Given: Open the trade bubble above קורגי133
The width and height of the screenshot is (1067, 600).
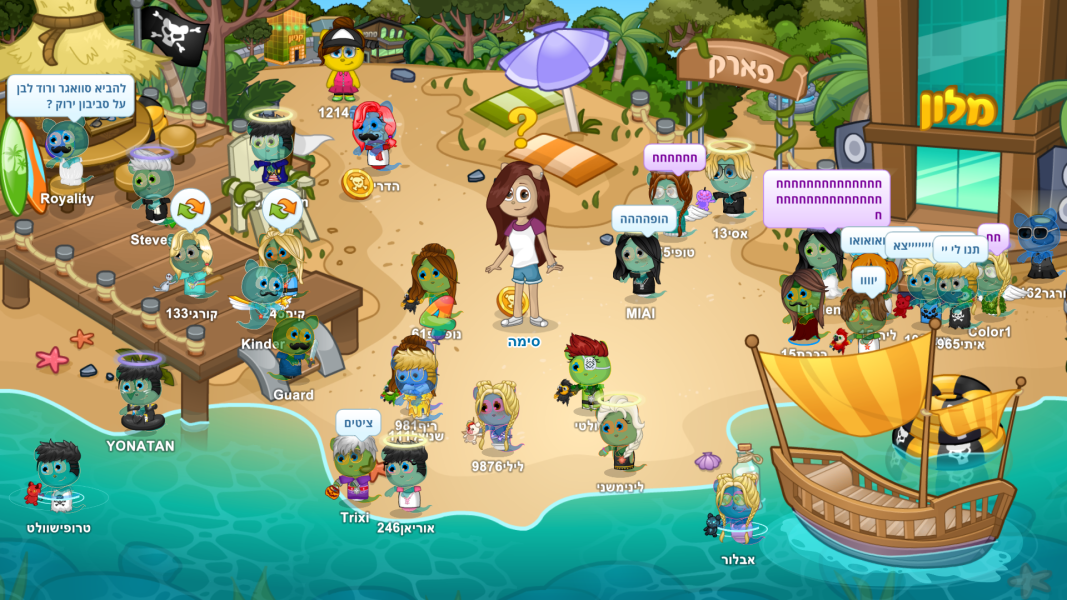Looking at the screenshot, I should click(x=190, y=208).
